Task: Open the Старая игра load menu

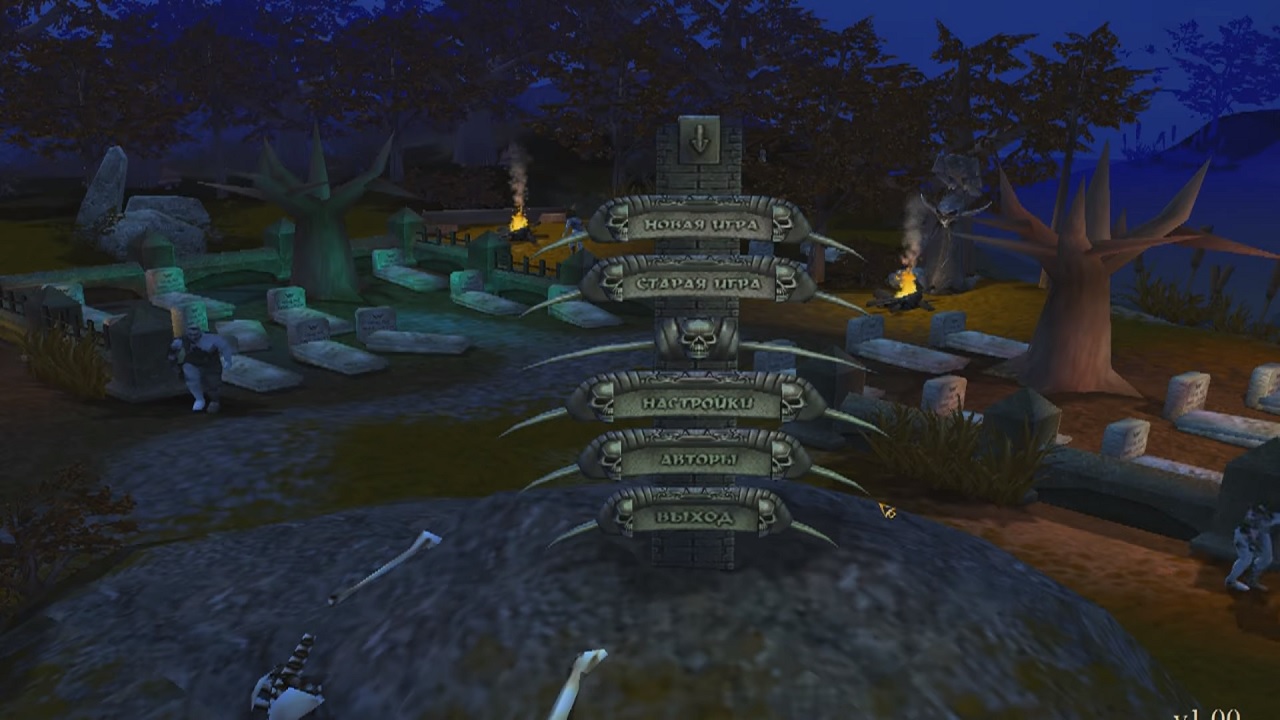Action: [696, 282]
